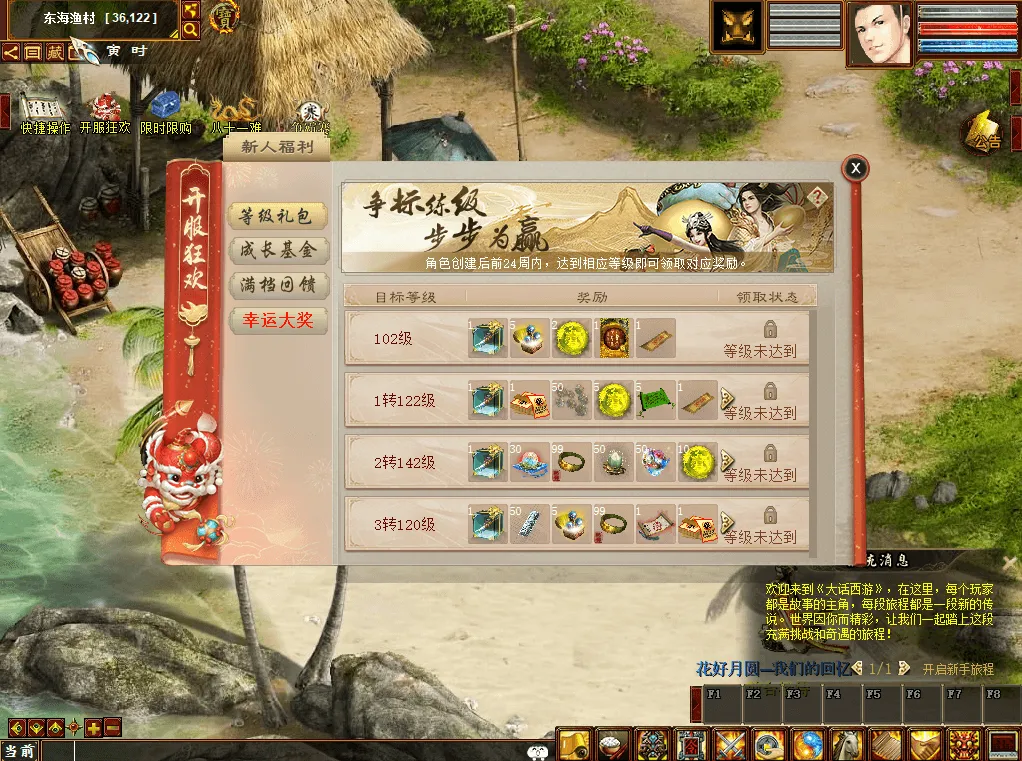Click the plus button above the chat box
The width and height of the screenshot is (1022, 761).
click(x=93, y=728)
